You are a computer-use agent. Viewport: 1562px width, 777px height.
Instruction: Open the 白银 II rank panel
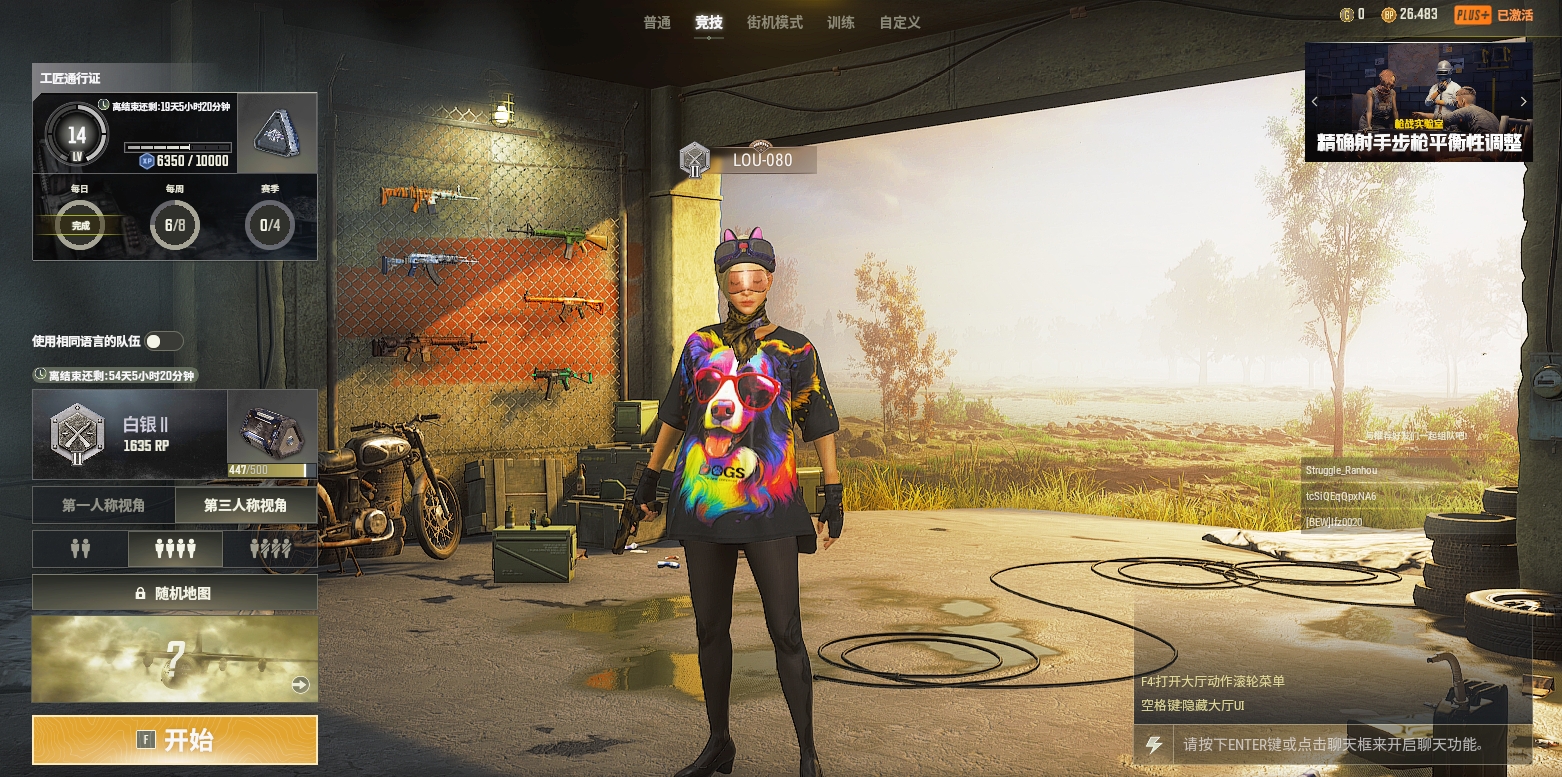pos(130,435)
